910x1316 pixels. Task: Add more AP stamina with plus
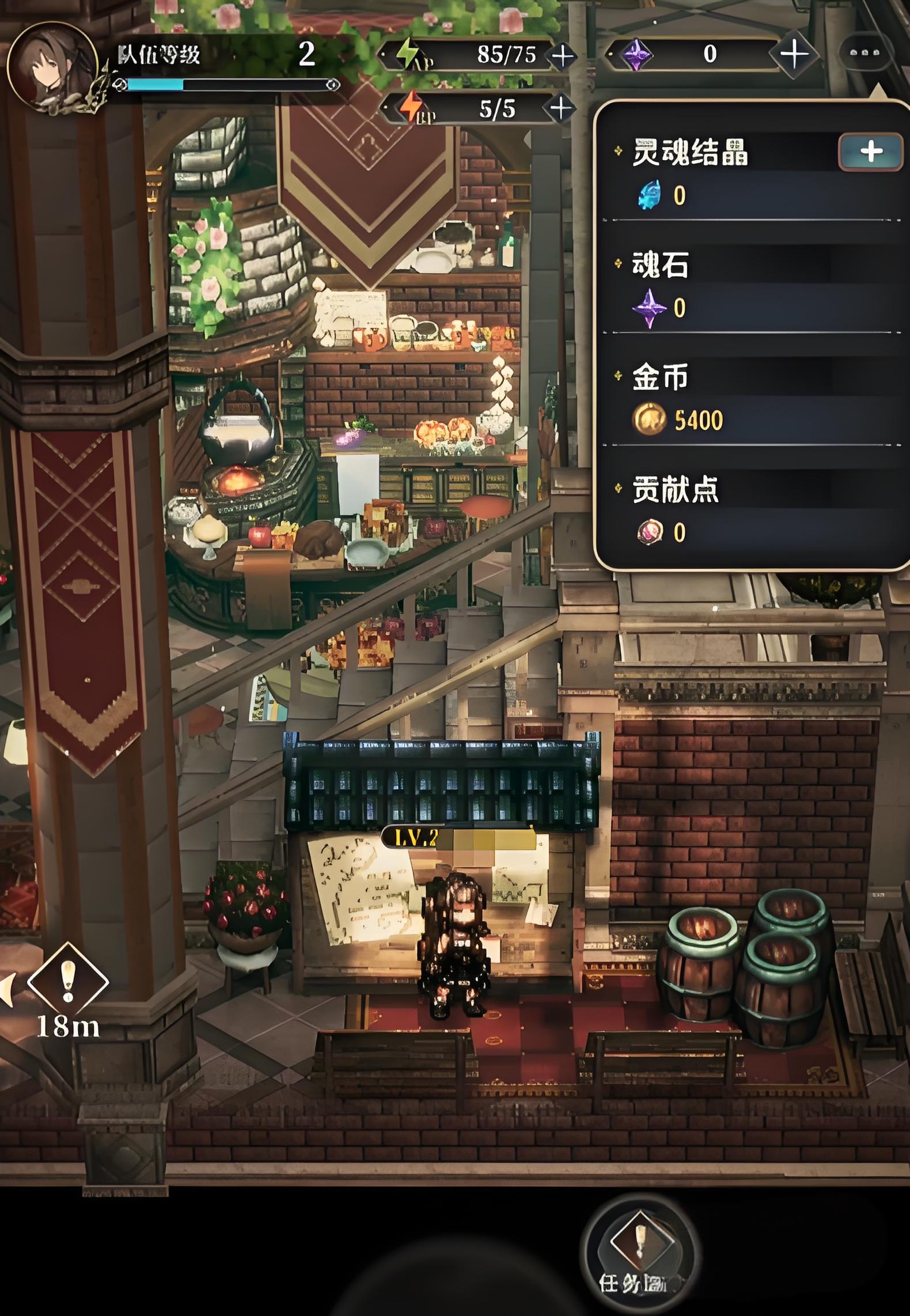click(x=562, y=56)
